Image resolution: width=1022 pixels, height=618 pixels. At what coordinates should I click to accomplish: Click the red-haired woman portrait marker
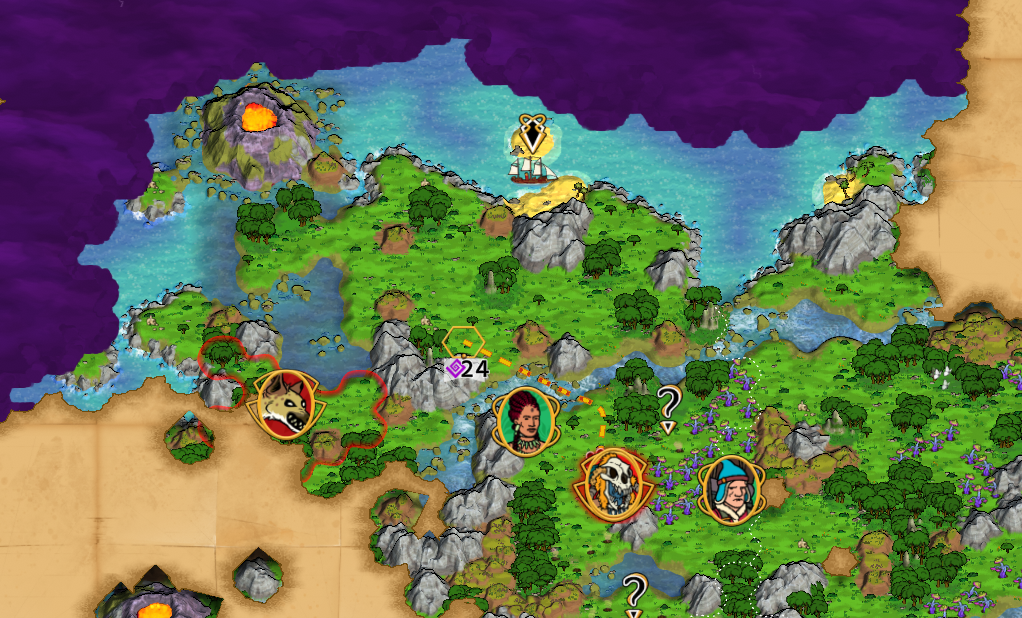click(x=523, y=421)
